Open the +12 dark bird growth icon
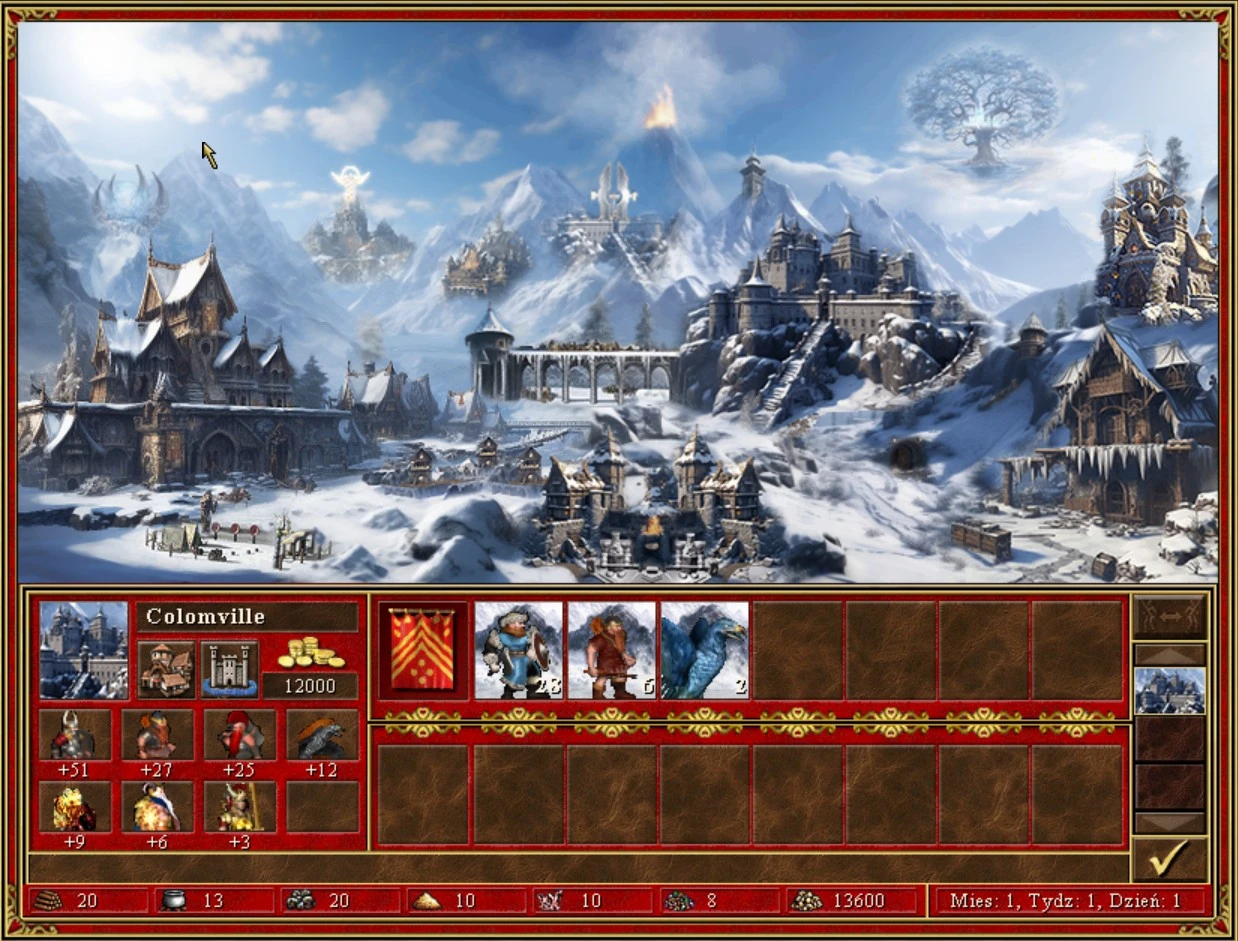This screenshot has height=941, width=1238. (x=322, y=735)
